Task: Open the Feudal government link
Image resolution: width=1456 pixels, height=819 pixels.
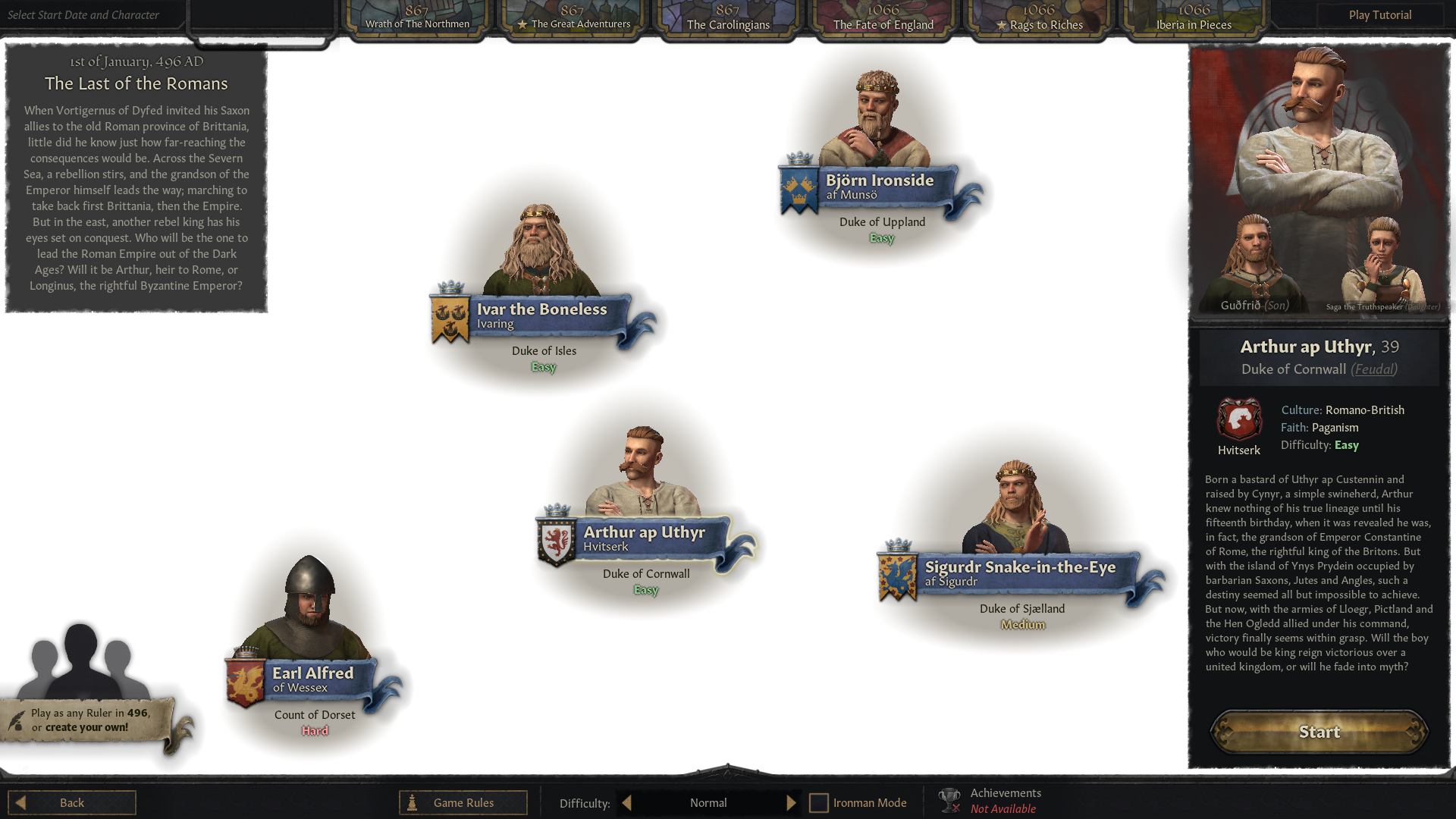Action: 1373,369
